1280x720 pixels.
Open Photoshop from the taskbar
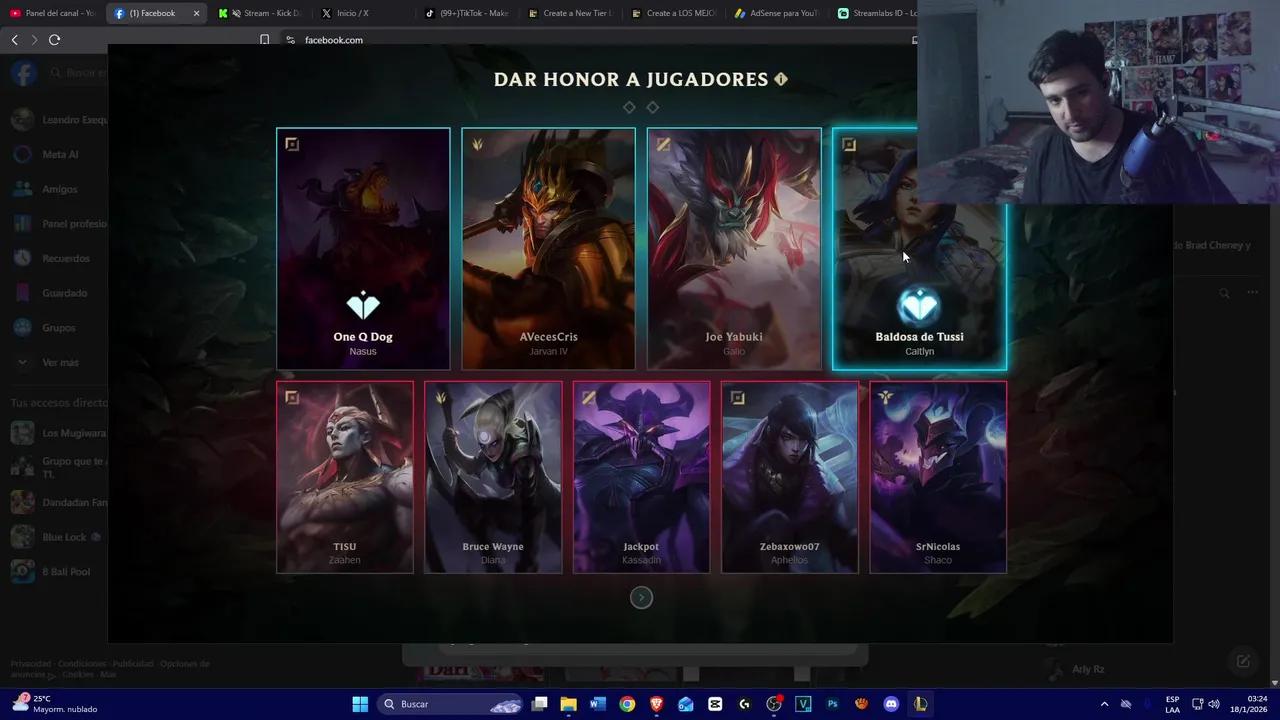[x=832, y=703]
